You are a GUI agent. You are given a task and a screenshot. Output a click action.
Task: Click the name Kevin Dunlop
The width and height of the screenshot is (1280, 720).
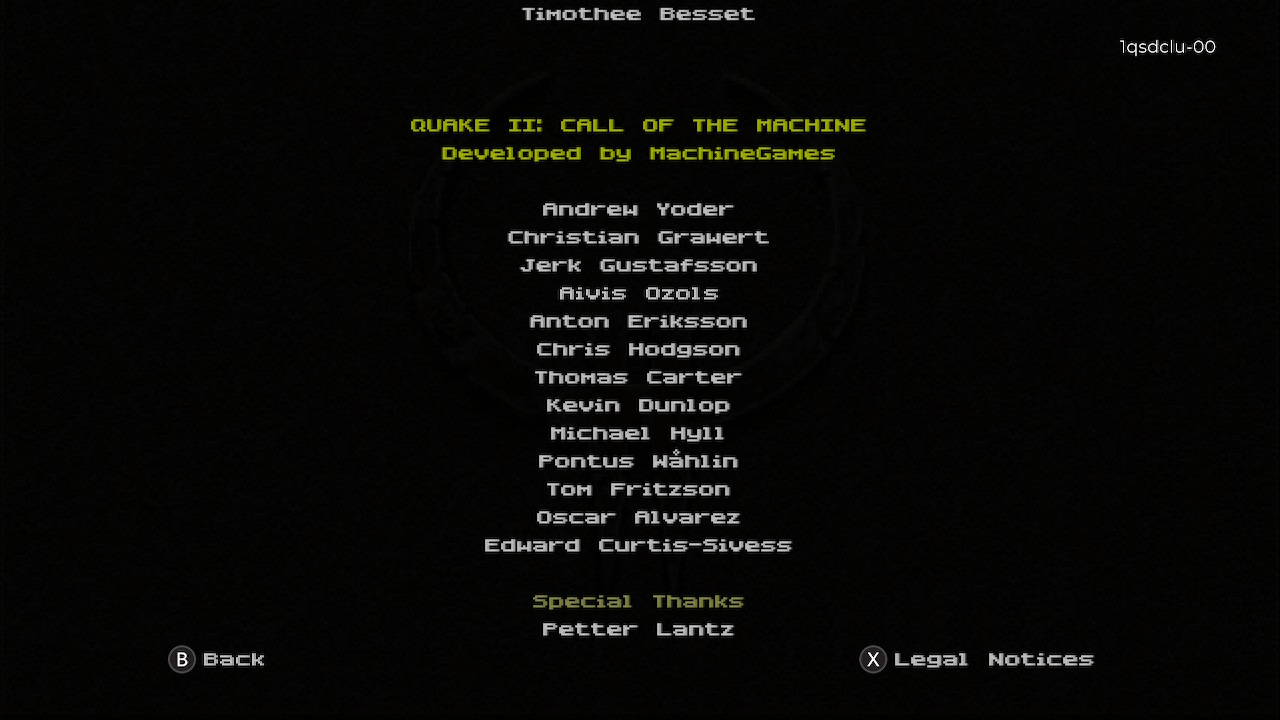(638, 405)
